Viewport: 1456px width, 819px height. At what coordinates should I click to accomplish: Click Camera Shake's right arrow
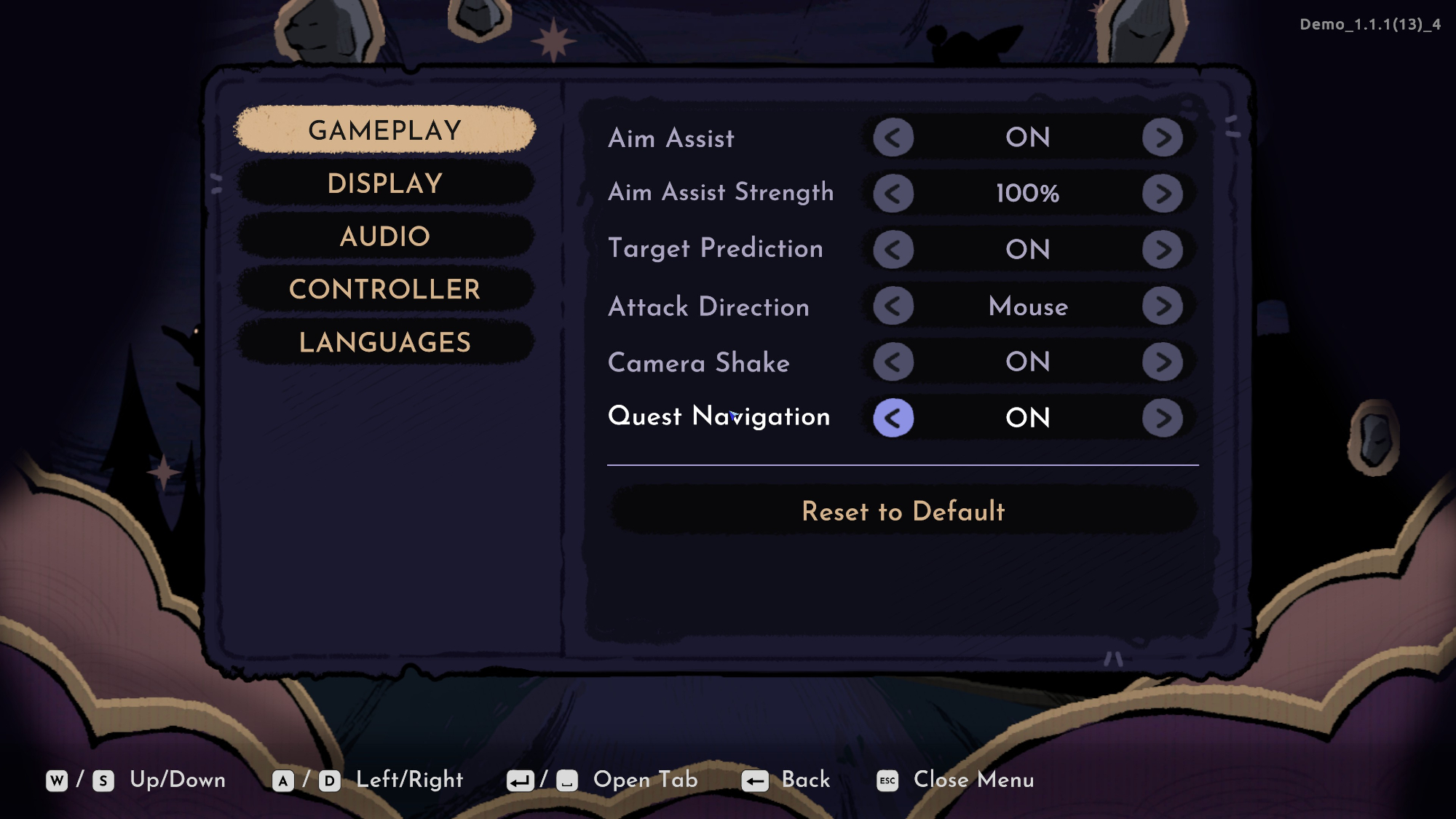tap(1162, 362)
